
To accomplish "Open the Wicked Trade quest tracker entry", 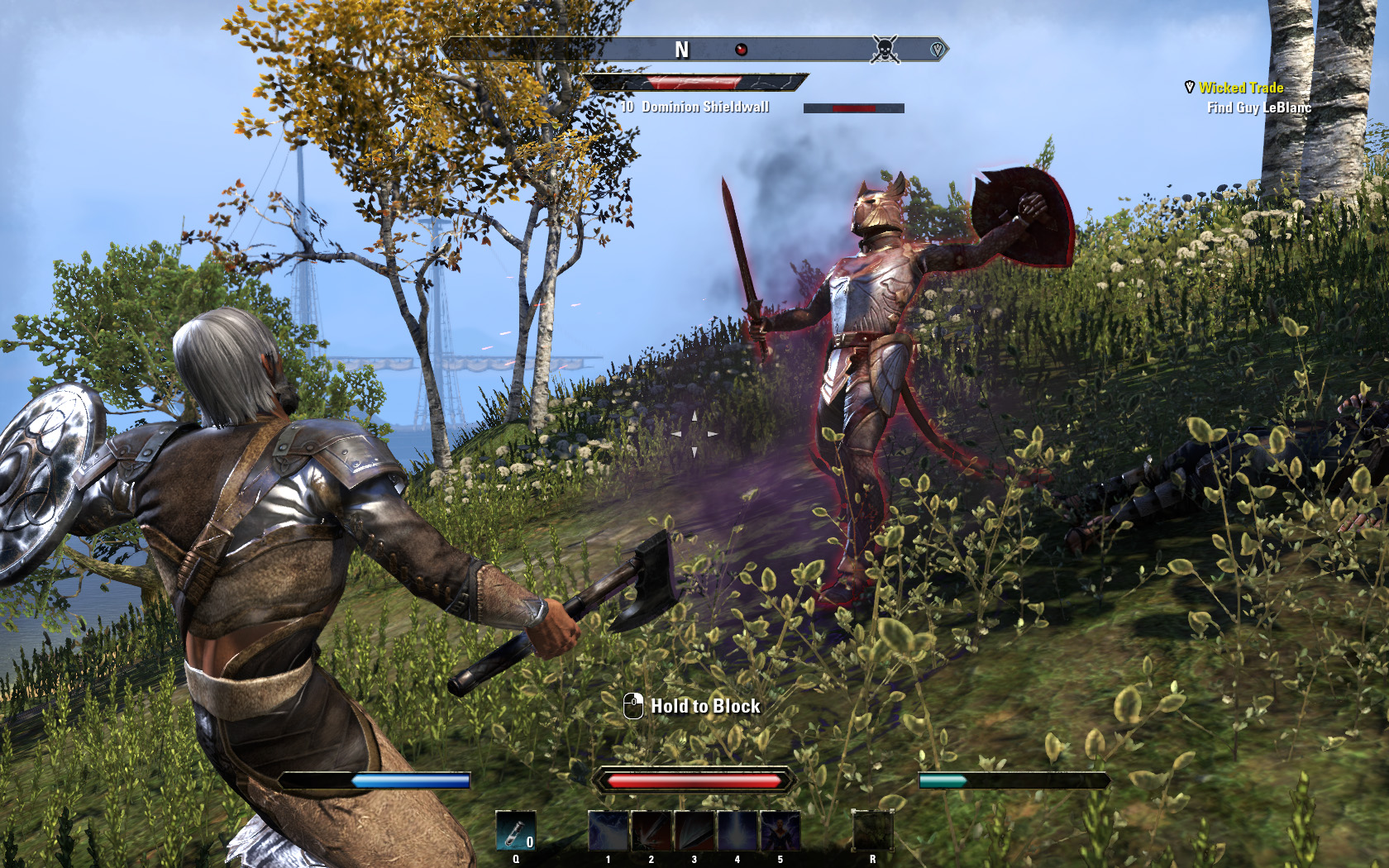I will tap(1241, 88).
